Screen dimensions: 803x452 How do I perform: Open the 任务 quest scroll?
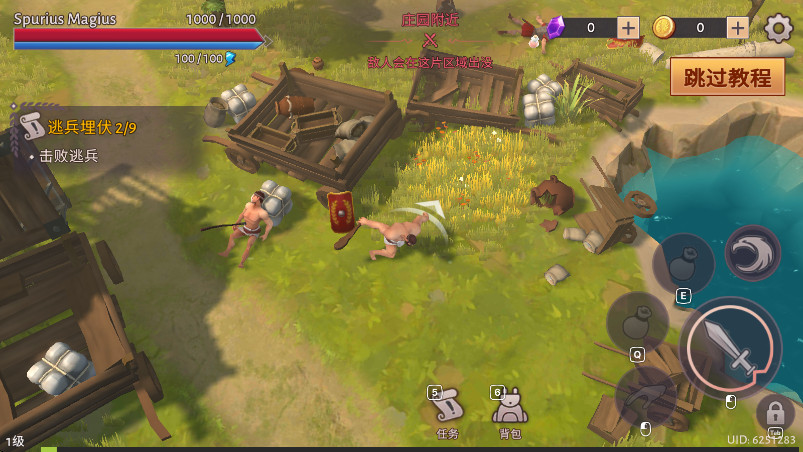[447, 410]
